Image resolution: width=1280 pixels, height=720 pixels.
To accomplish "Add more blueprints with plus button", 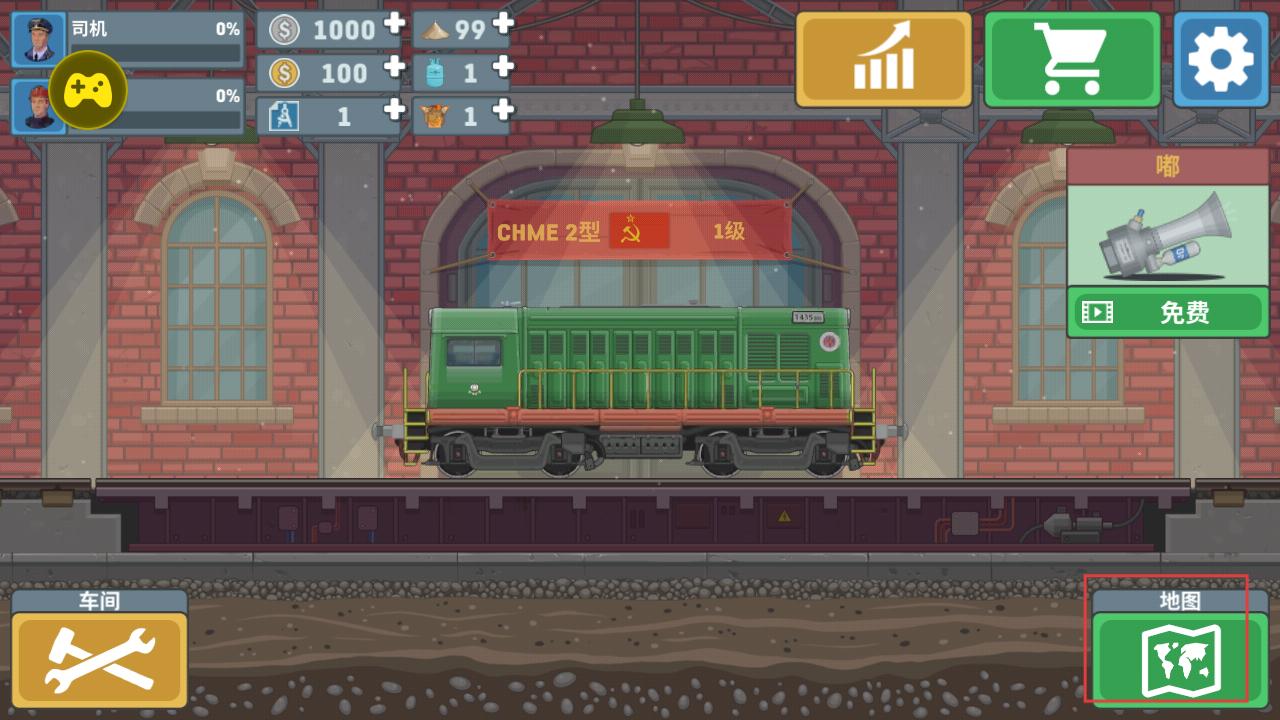I will point(395,110).
